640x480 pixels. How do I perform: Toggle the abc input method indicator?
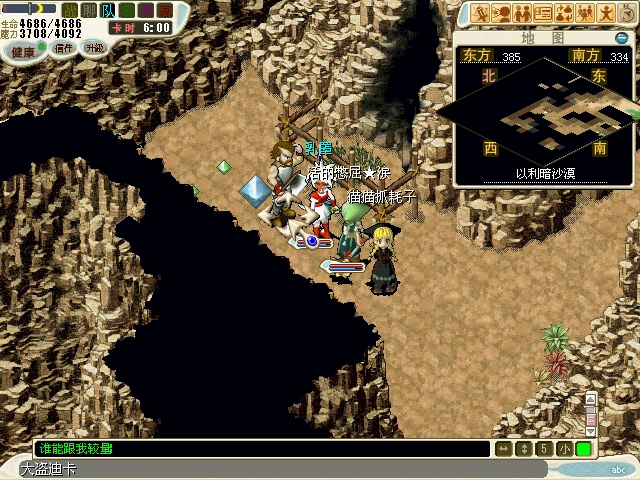point(617,469)
